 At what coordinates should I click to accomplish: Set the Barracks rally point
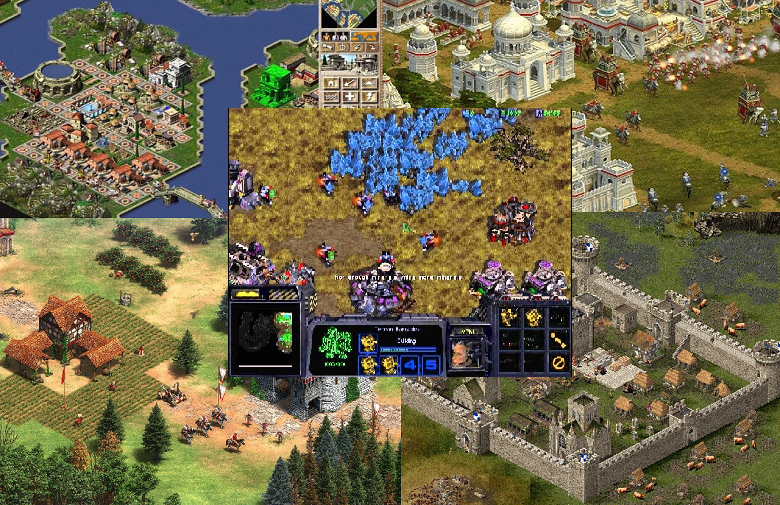click(x=559, y=339)
